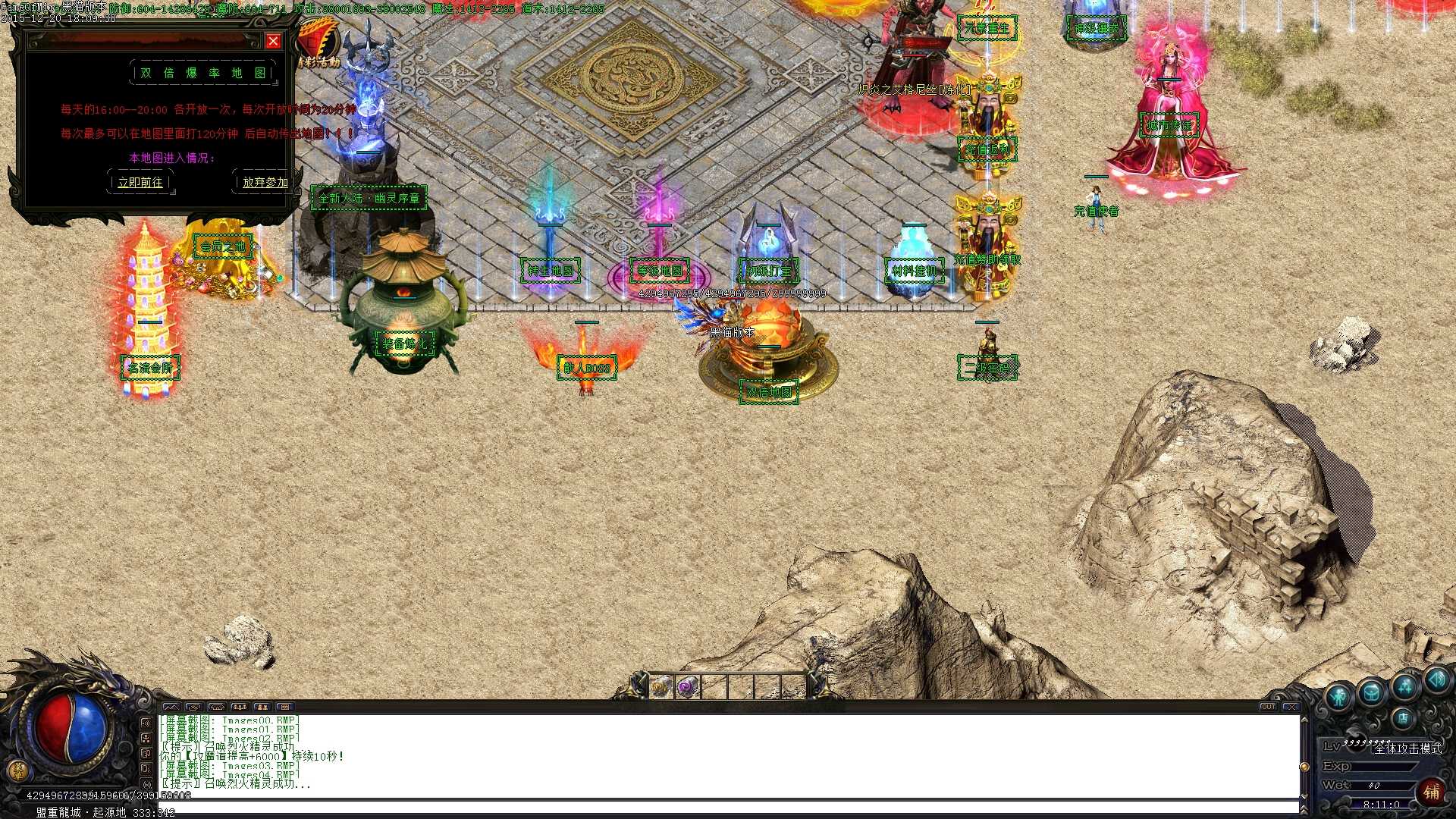Click the team icon in the chat toolbar
Screen dimensions: 1456x819
click(x=240, y=707)
